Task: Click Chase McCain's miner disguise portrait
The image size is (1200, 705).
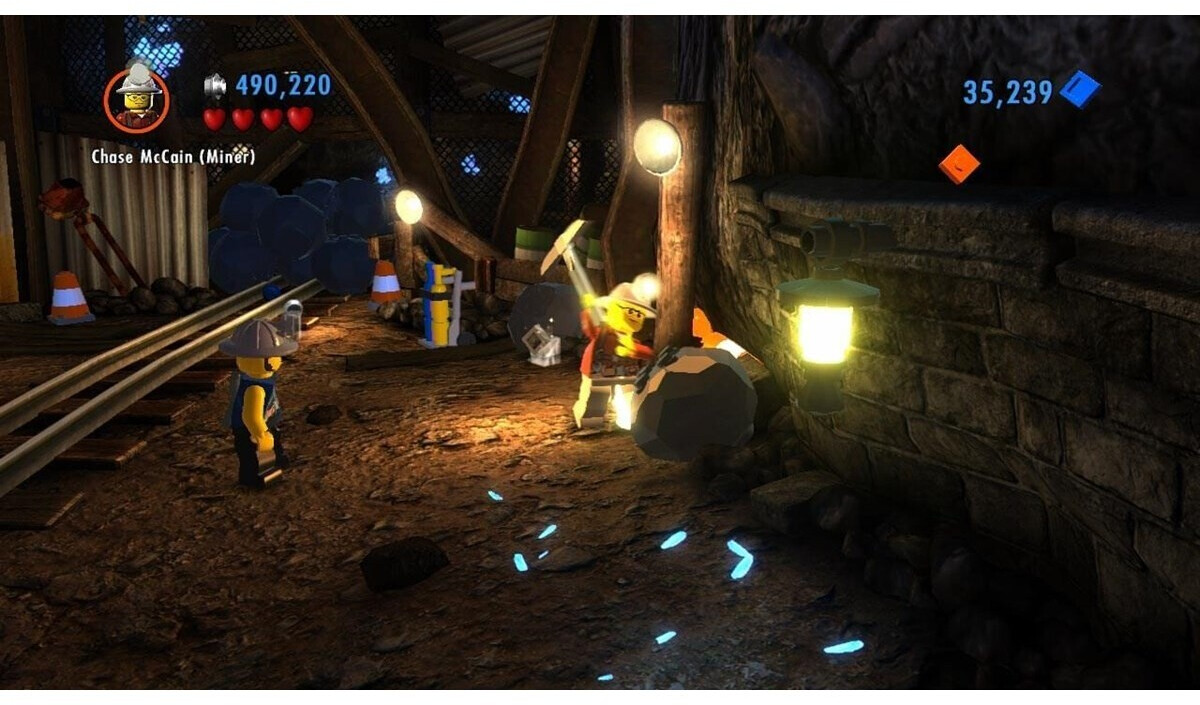Action: pos(137,99)
